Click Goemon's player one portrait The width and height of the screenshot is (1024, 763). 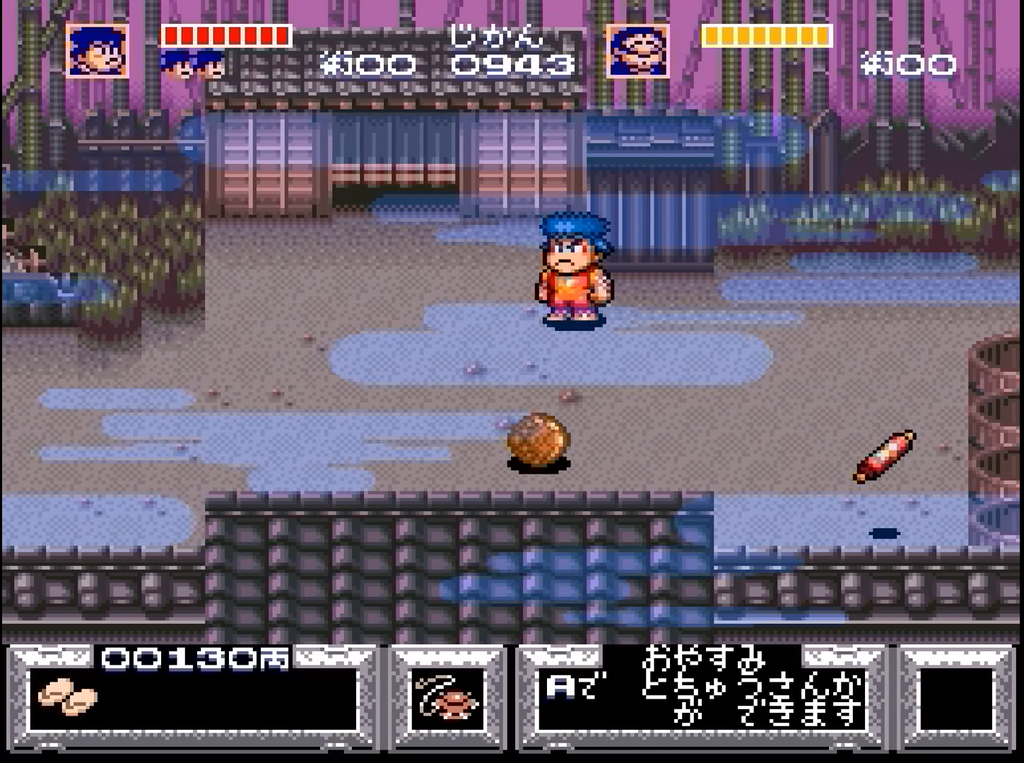tap(97, 50)
